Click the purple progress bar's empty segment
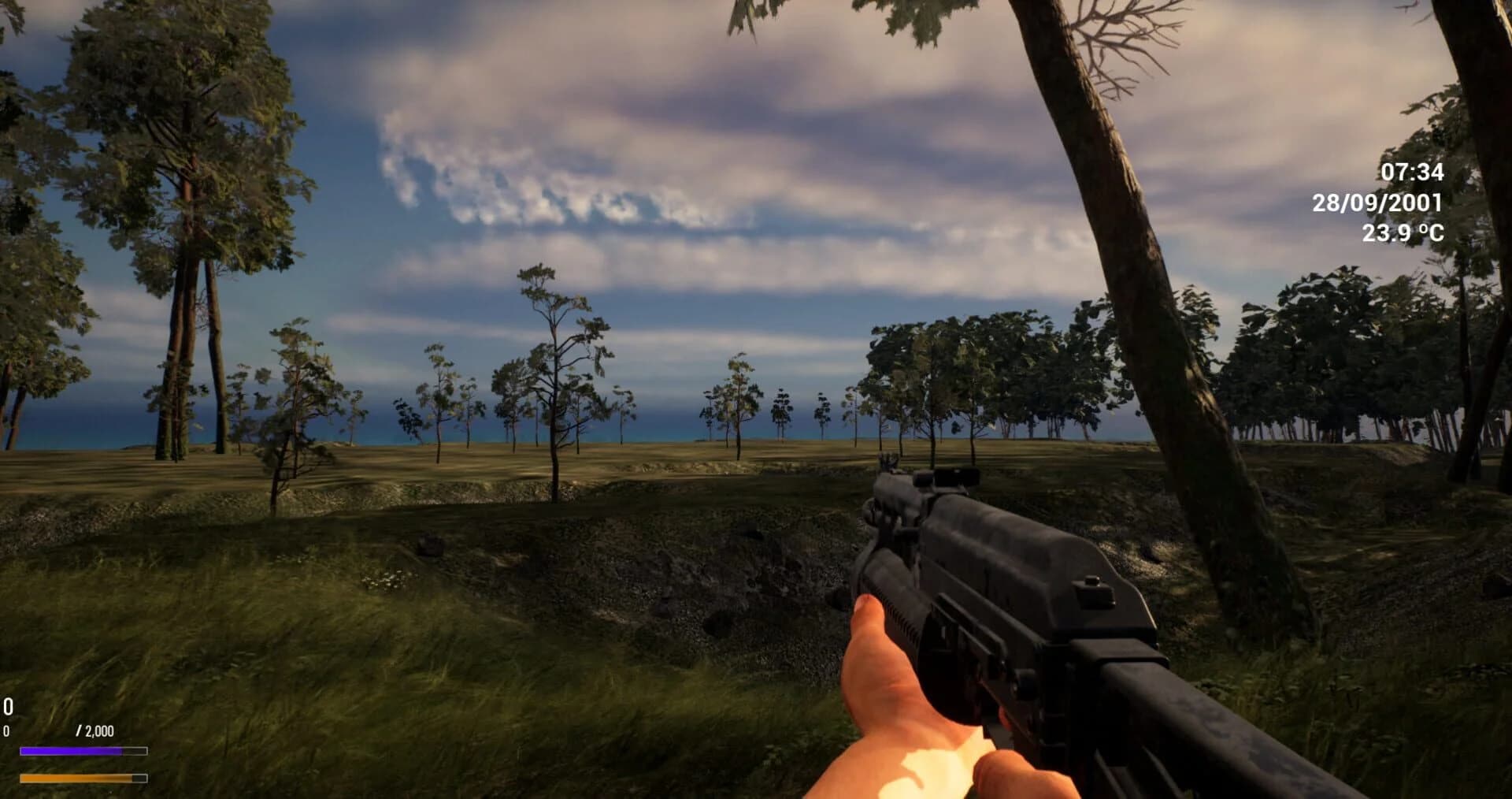The width and height of the screenshot is (1512, 799). tap(134, 749)
